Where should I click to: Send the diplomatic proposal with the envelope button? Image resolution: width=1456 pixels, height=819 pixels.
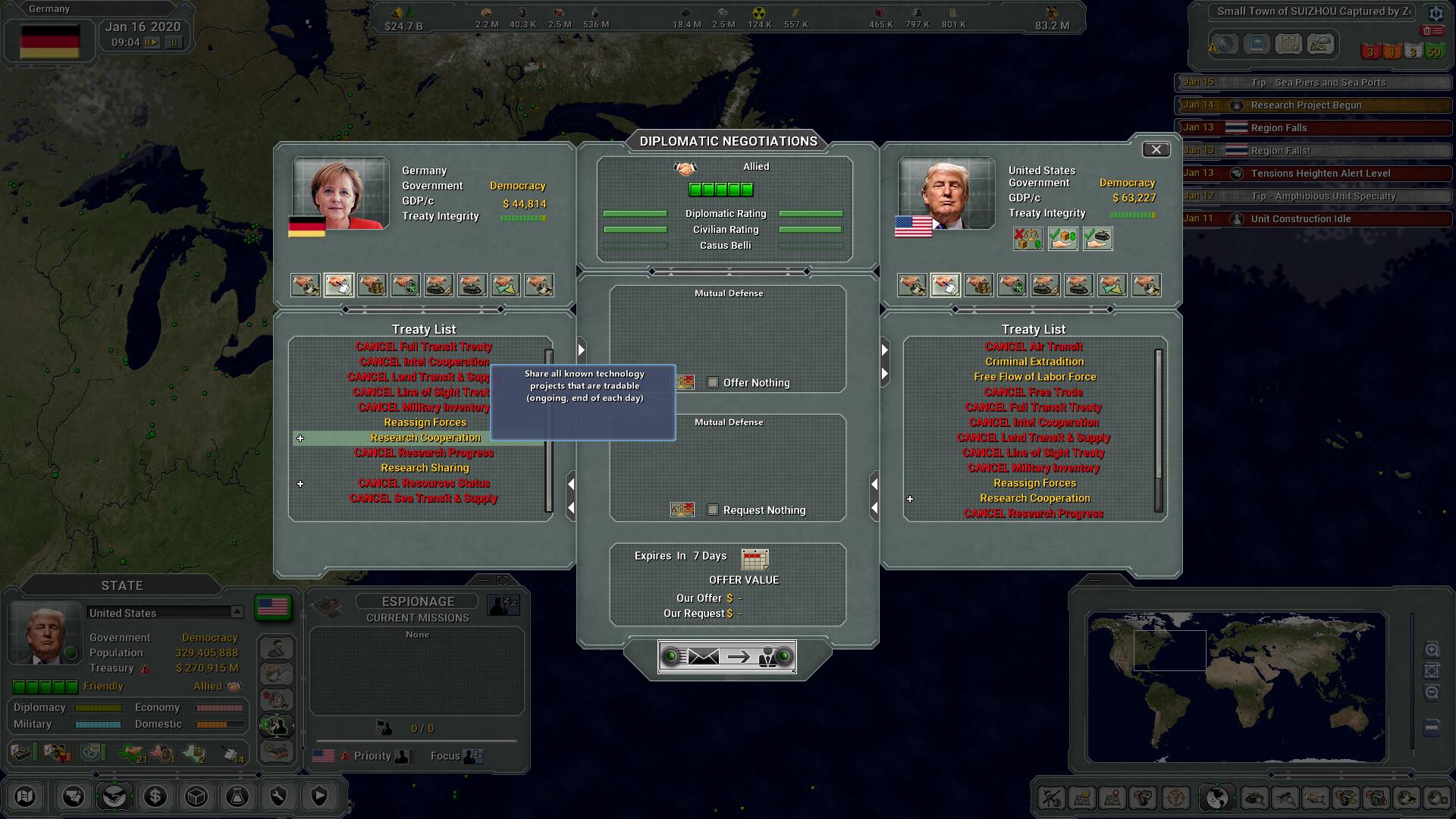705,657
